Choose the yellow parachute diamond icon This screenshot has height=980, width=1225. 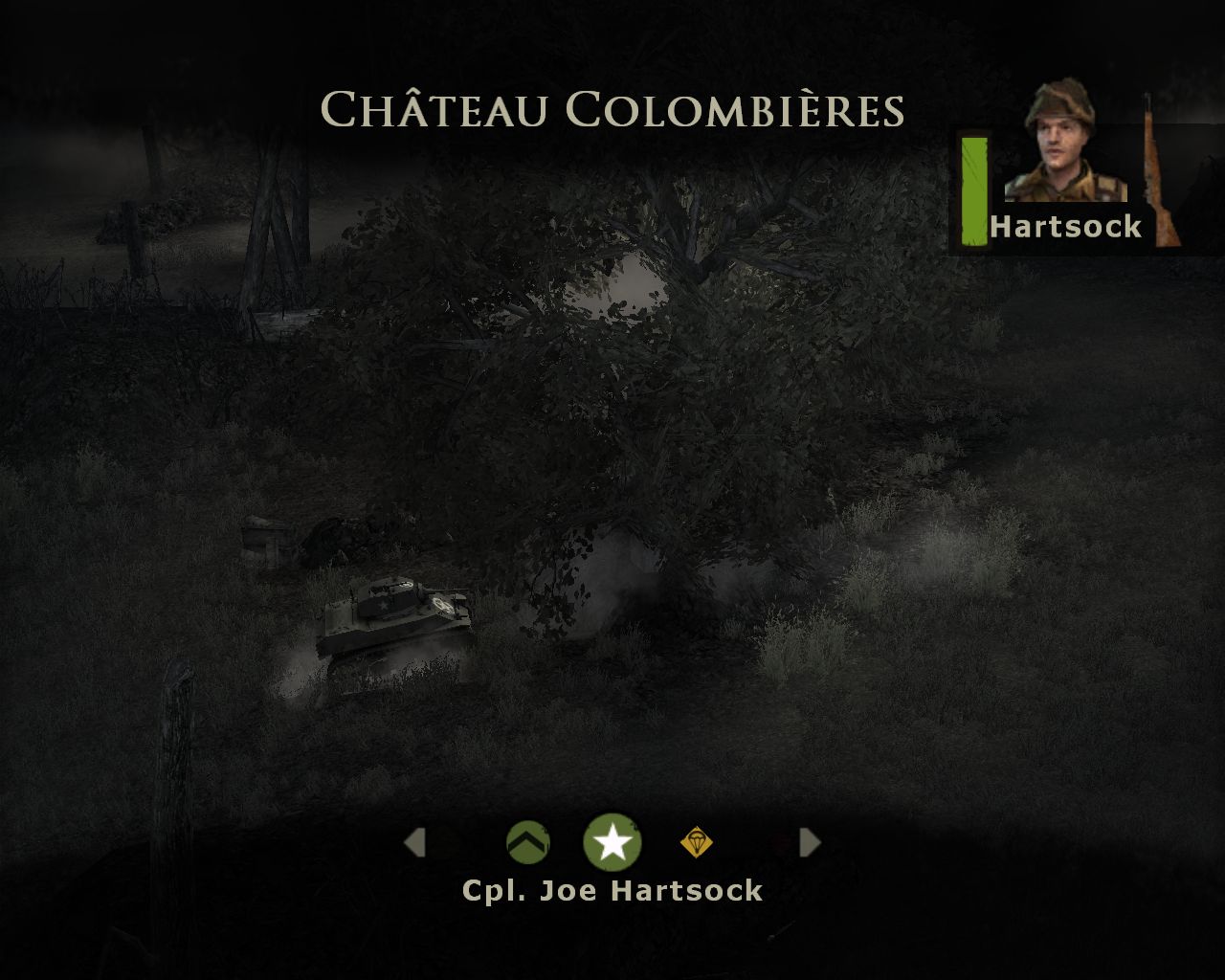point(696,842)
